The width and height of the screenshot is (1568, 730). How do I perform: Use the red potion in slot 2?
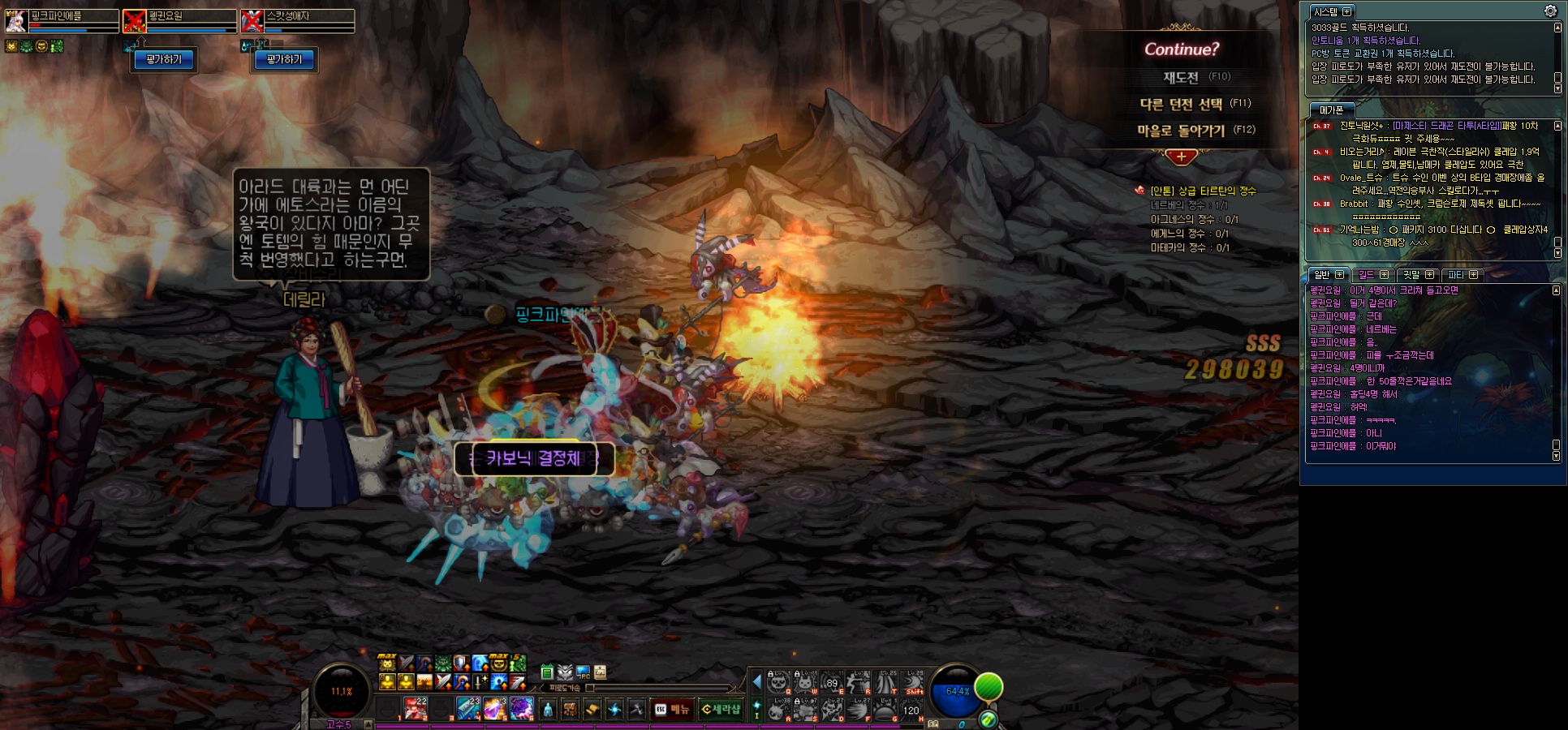coord(416,708)
